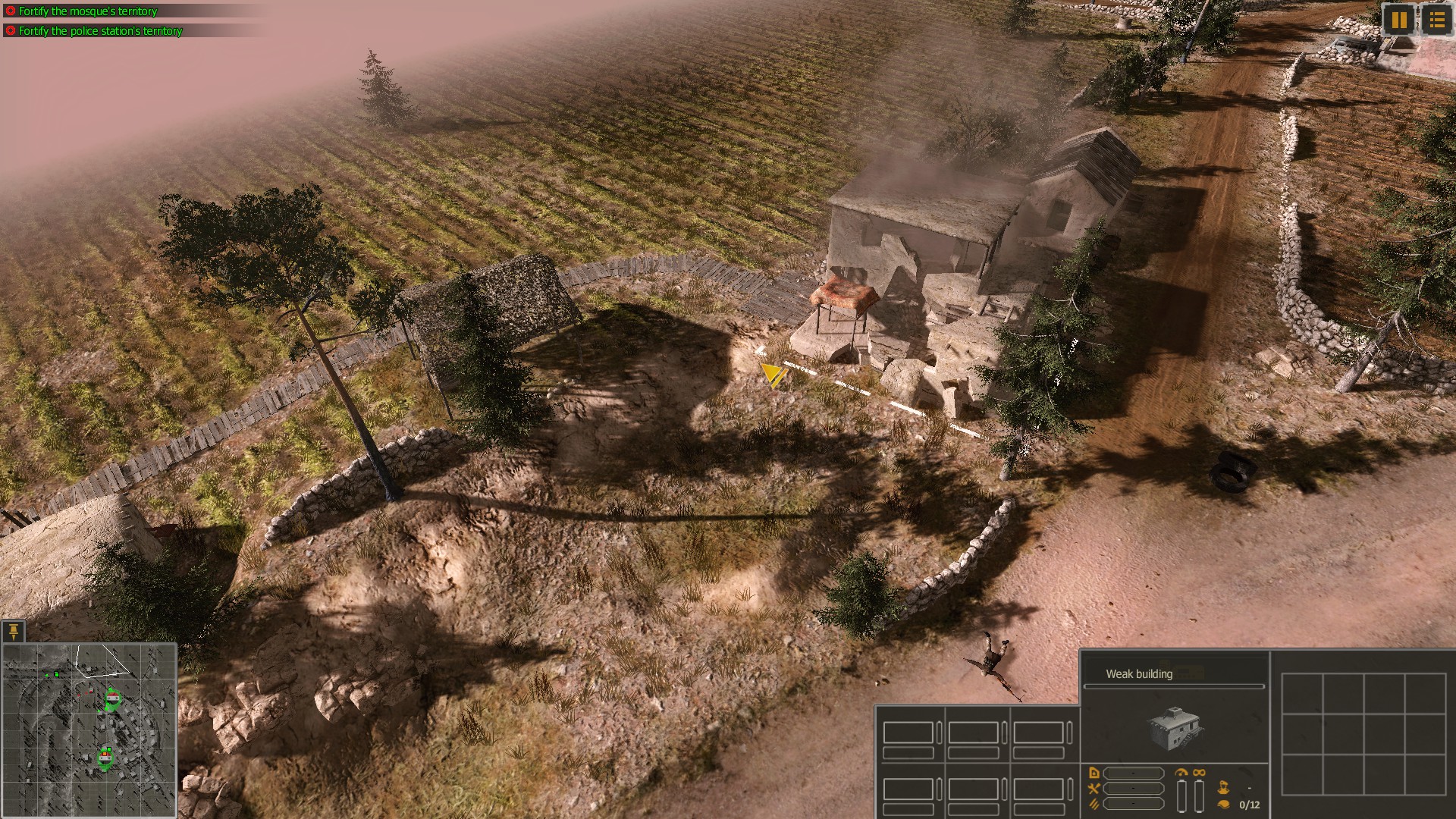The image size is (1456, 819).
Task: Select the Weak building portrait
Action: tap(1174, 727)
